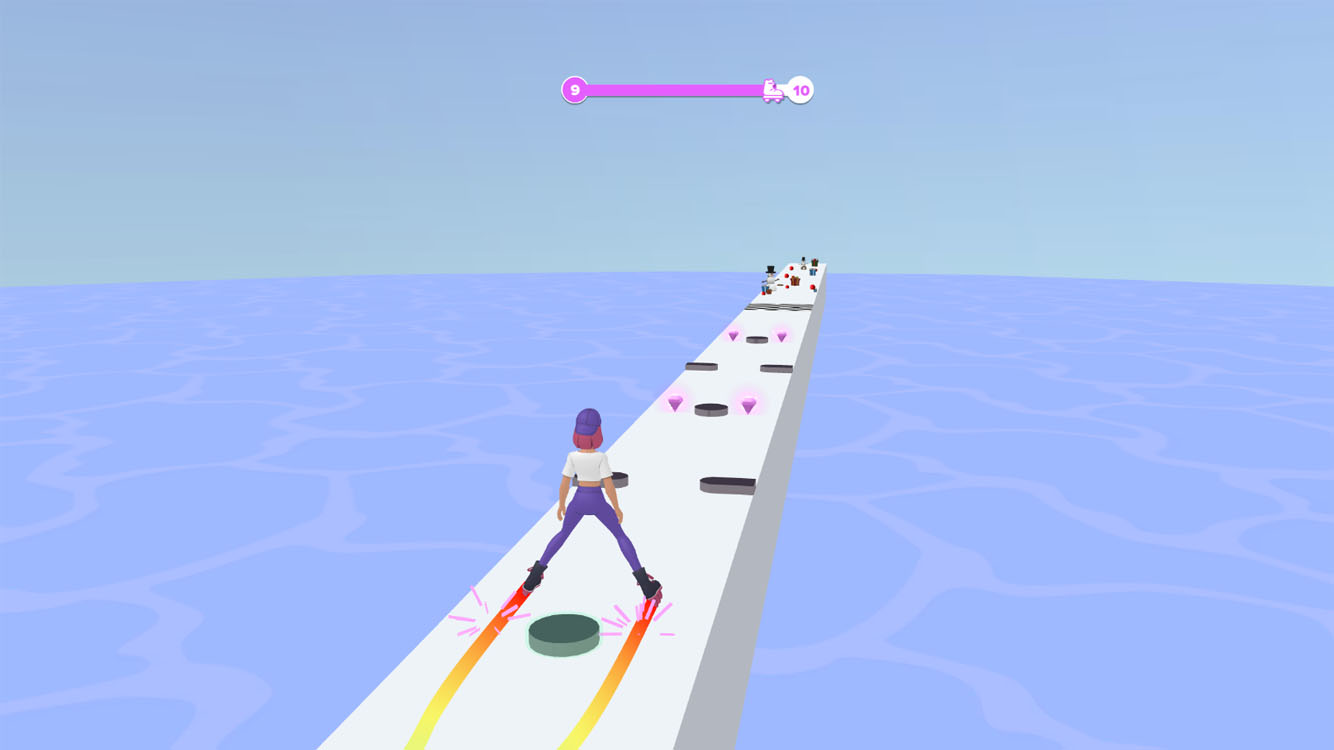Screen dimensions: 1334x750
Task: Click the level 9 circle badge
Action: tap(574, 89)
